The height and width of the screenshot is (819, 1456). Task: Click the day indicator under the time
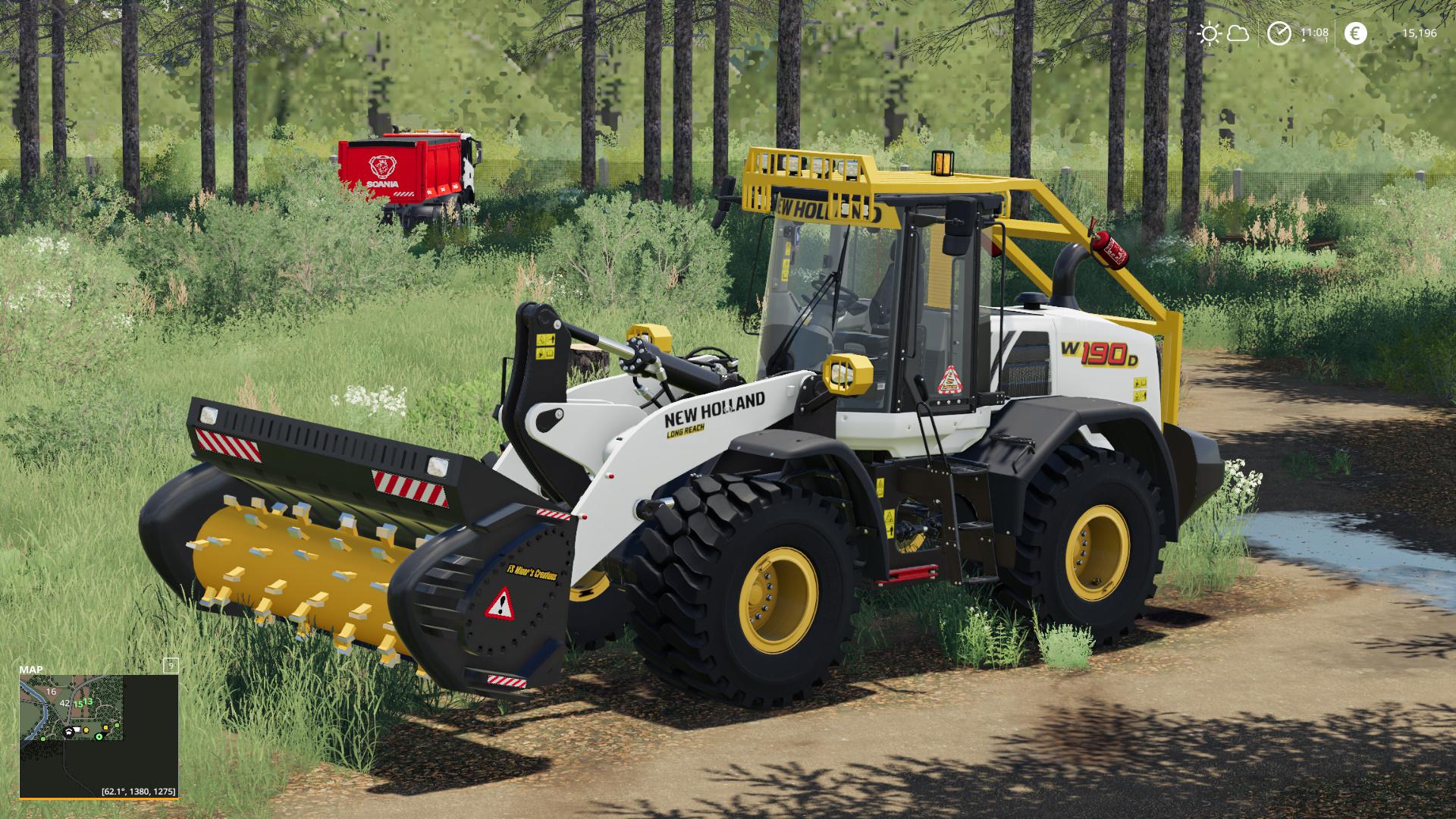1326,39
